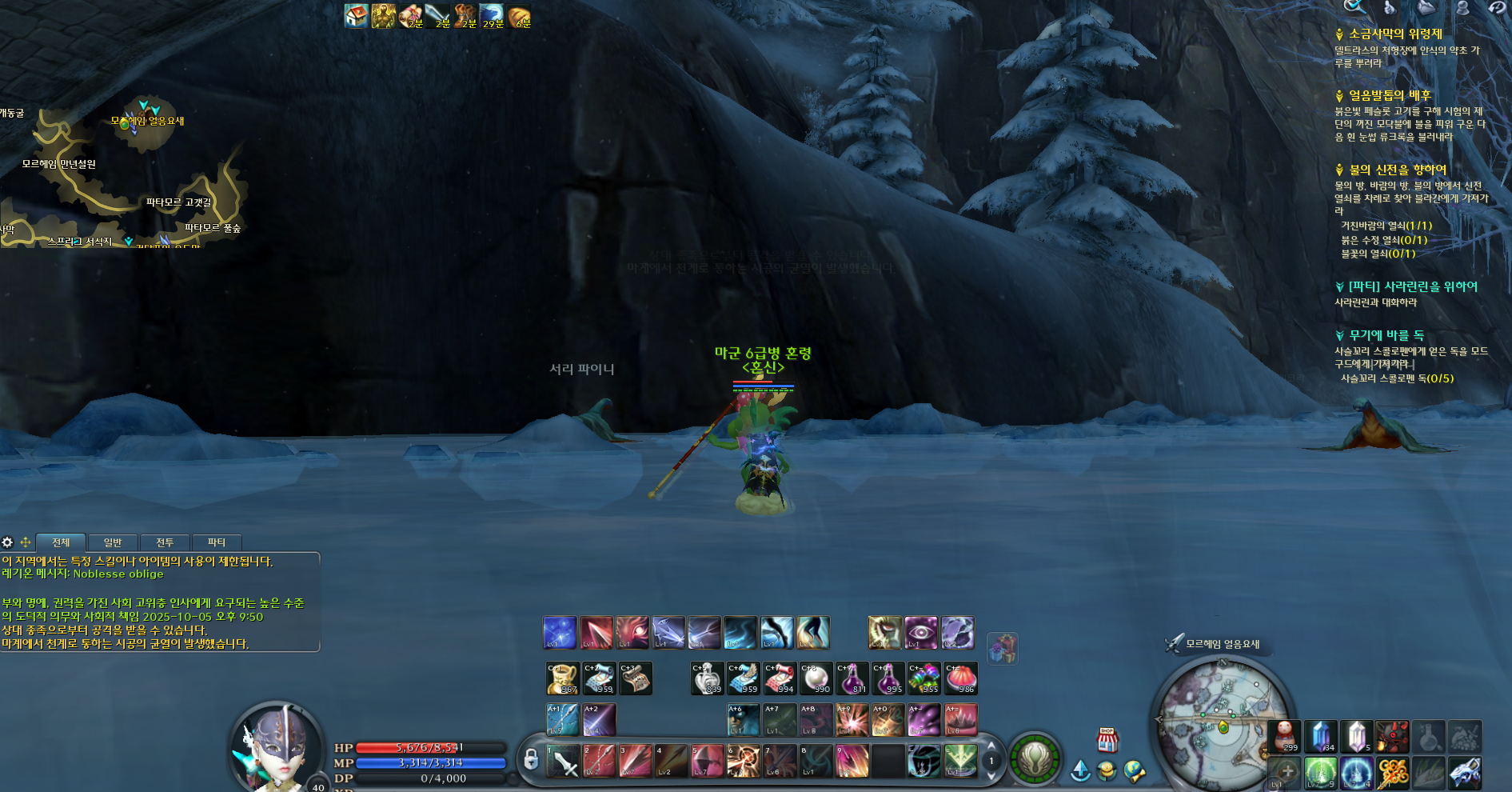Image resolution: width=1512 pixels, height=792 pixels.
Task: Open the gift boxes icon
Action: (1003, 648)
